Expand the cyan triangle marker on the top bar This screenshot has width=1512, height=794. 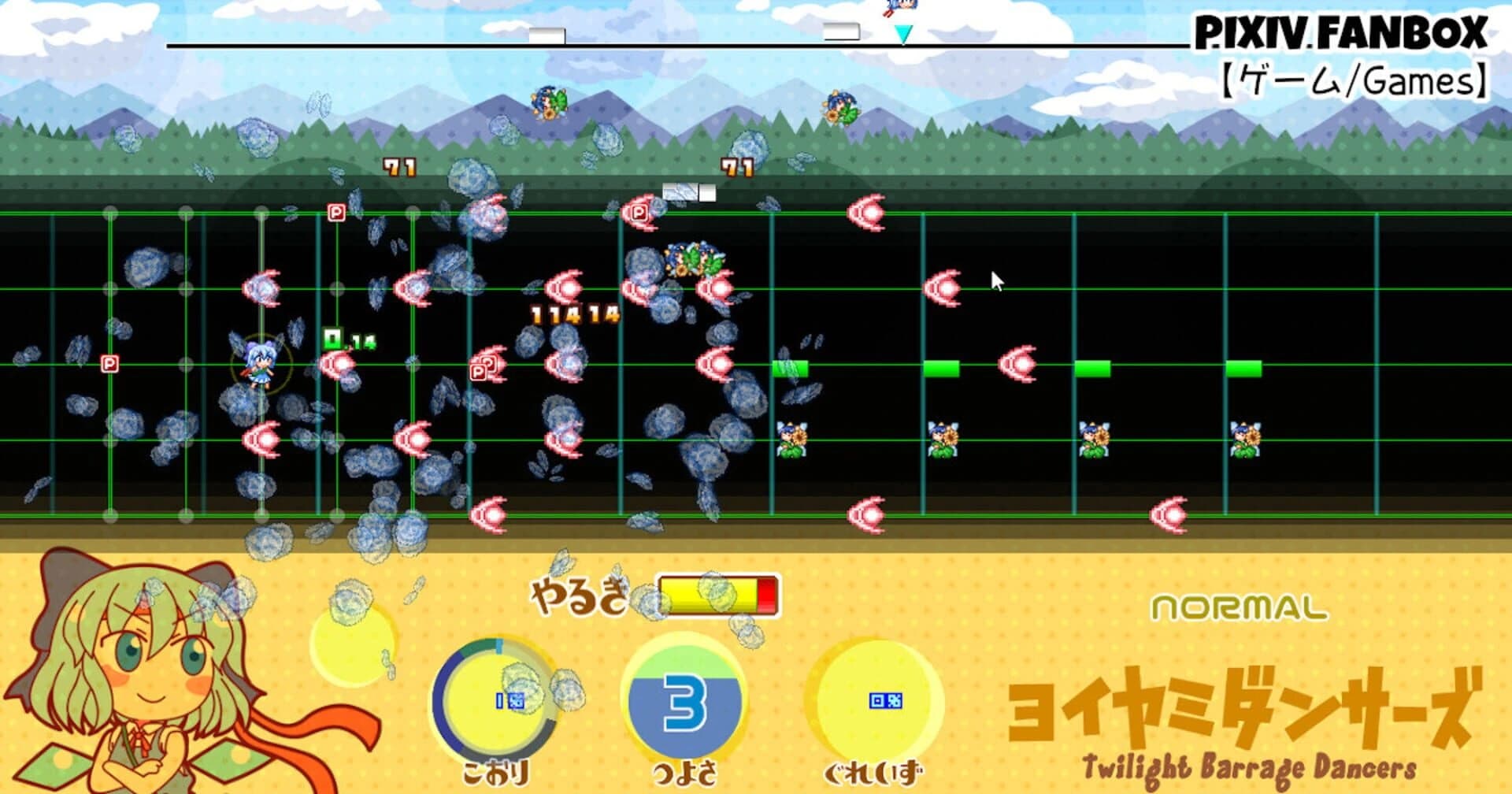(x=902, y=35)
